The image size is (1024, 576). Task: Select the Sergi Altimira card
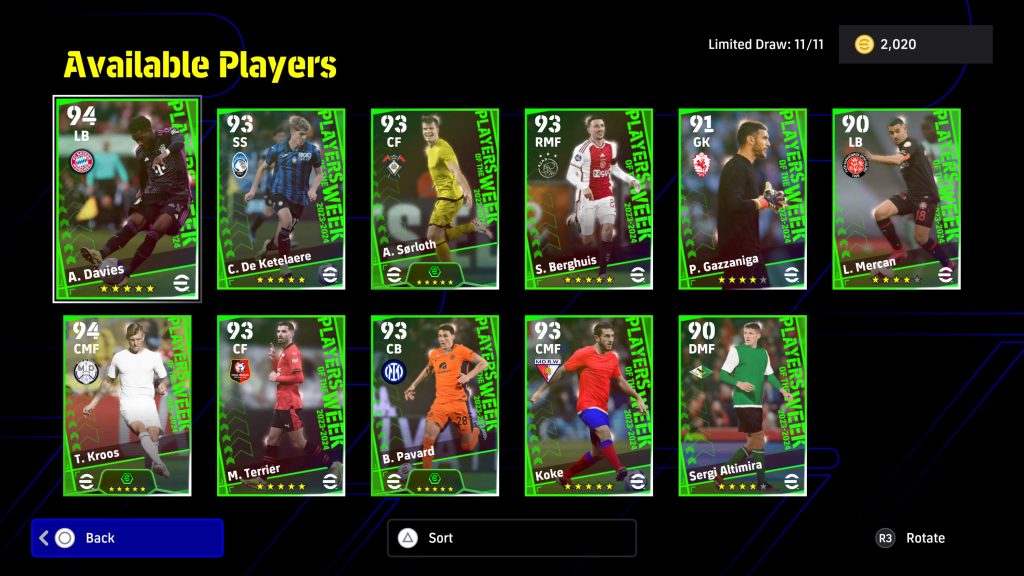point(743,405)
